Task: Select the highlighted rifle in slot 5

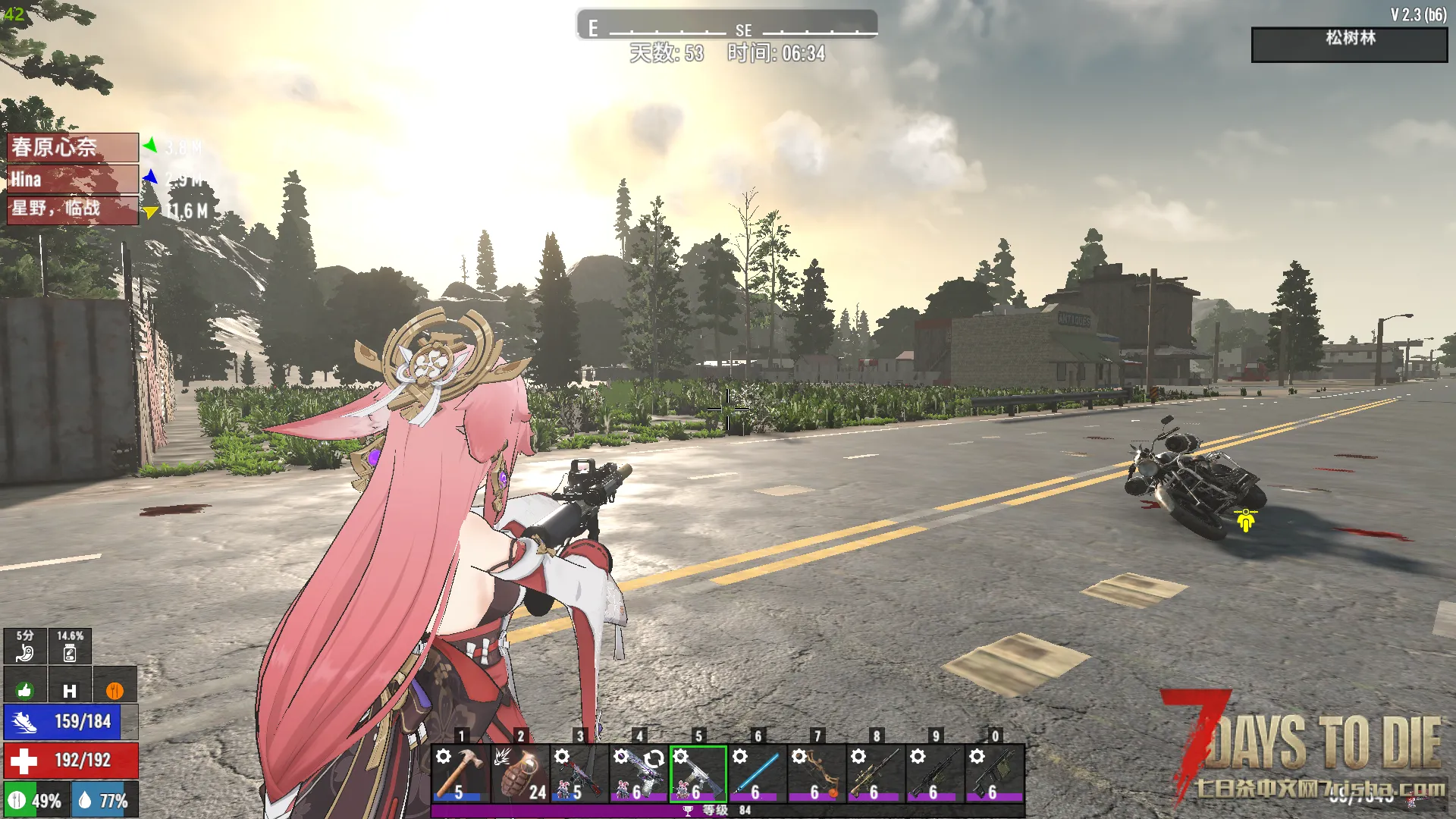Action: pyautogui.click(x=698, y=773)
